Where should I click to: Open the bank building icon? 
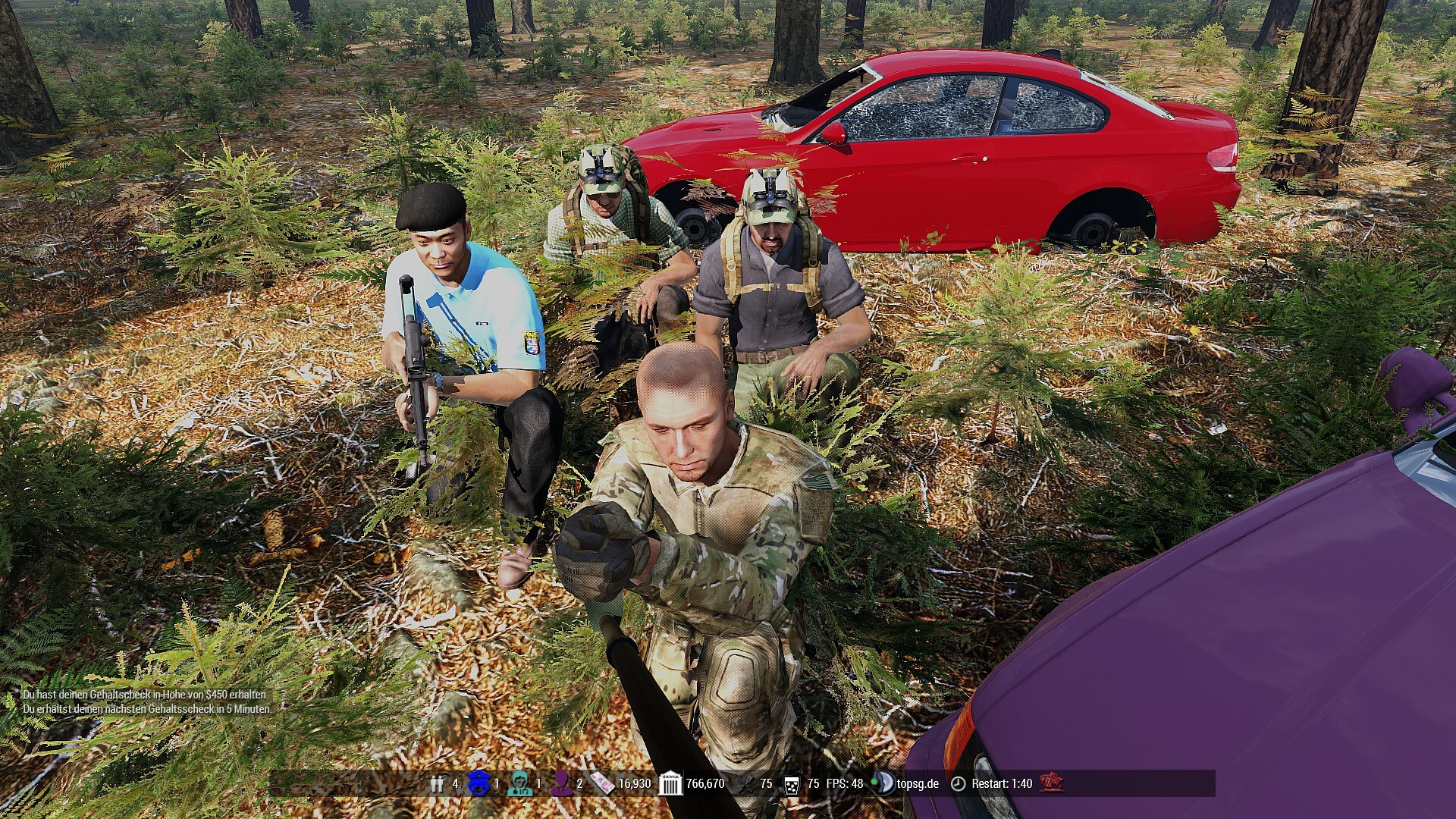(670, 783)
